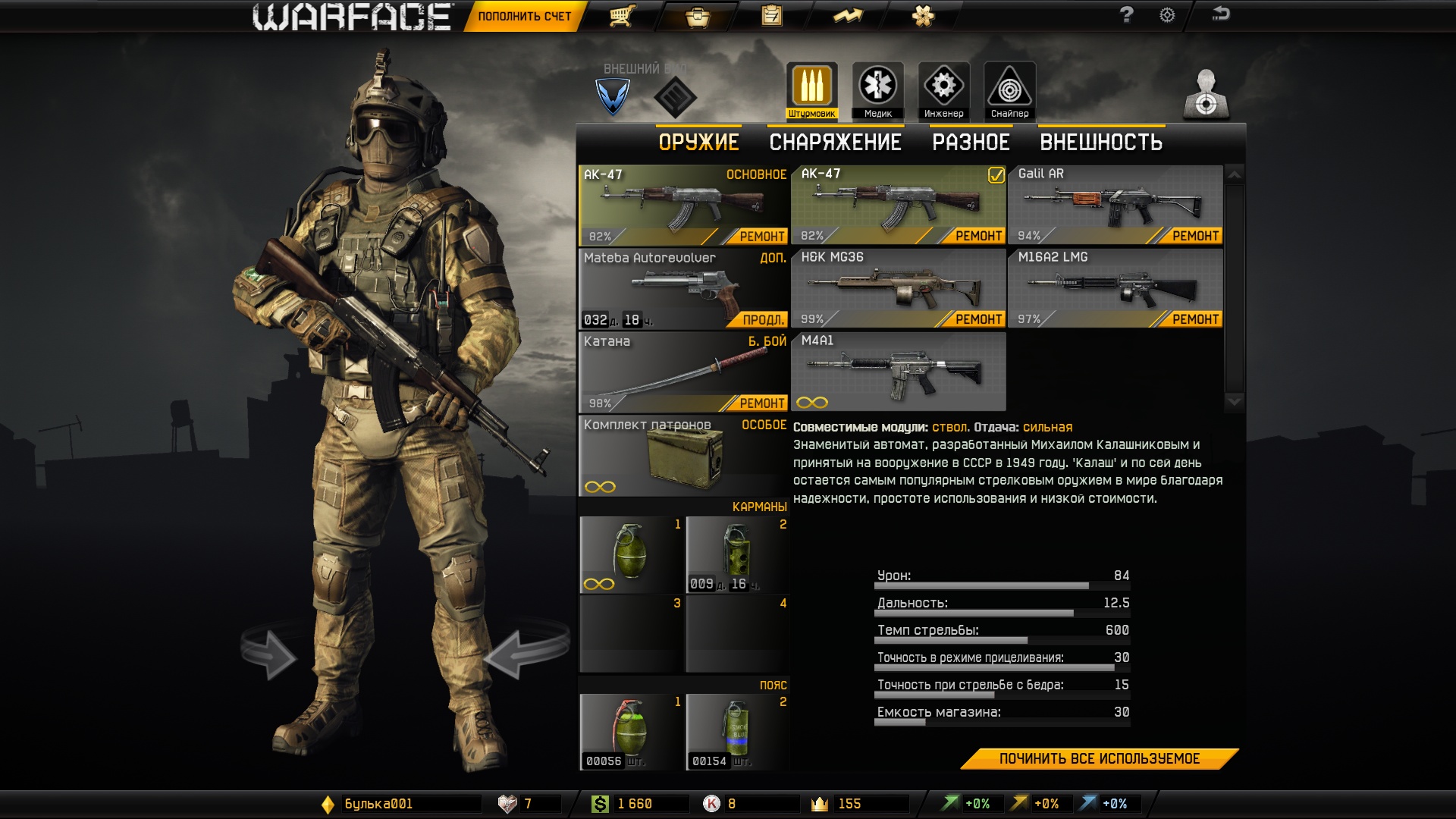Open the help question mark
Screen dimensions: 1456x819
(x=1127, y=15)
